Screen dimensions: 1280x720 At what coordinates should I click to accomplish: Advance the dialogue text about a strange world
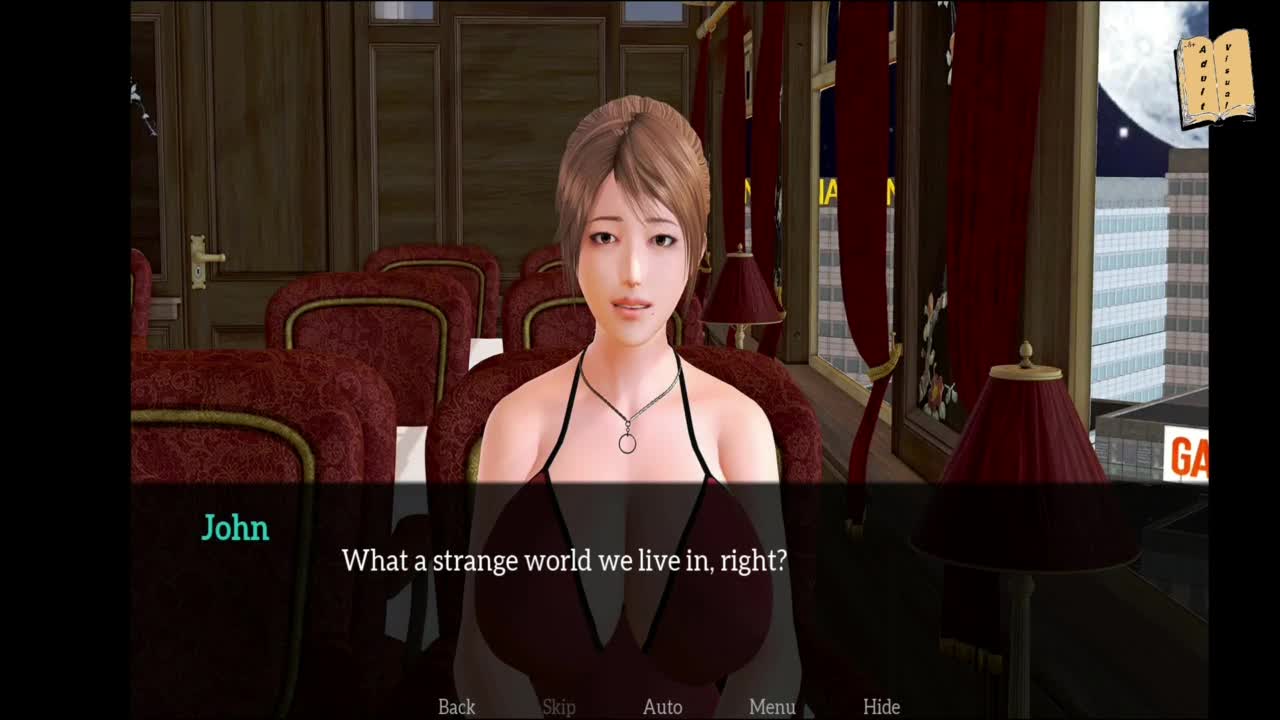[564, 561]
